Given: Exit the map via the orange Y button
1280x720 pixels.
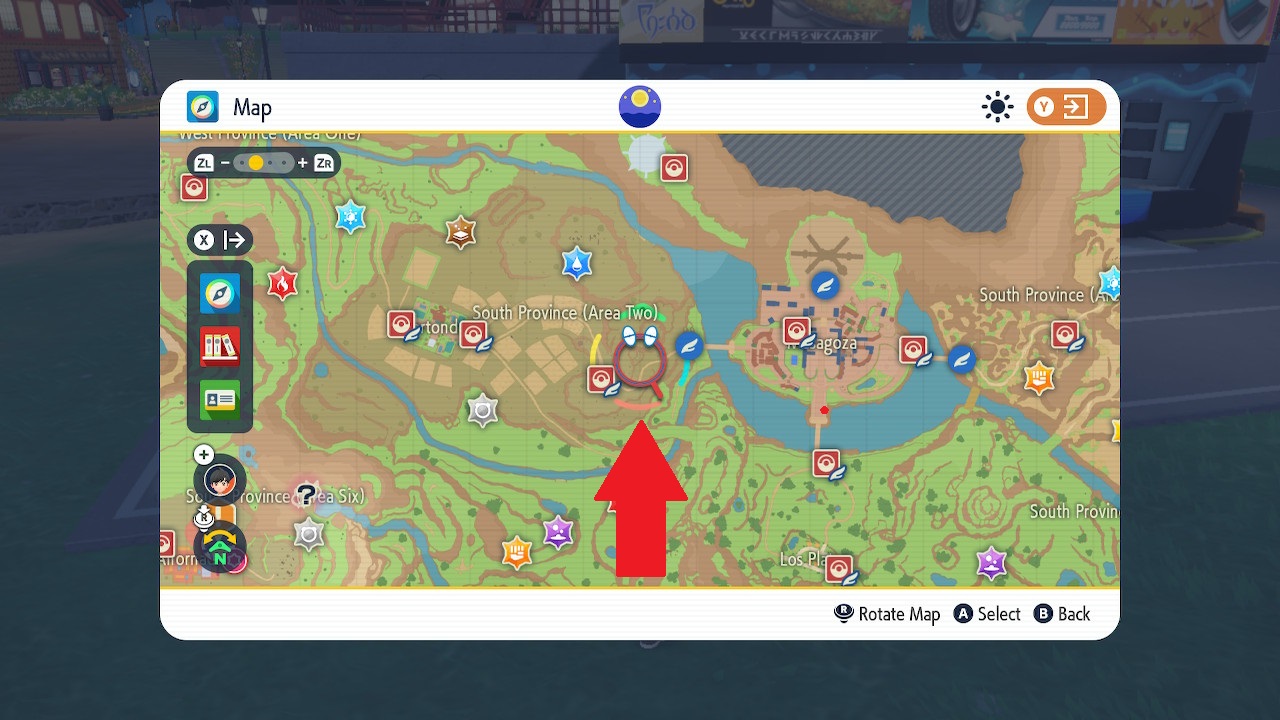Looking at the screenshot, I should point(1066,106).
